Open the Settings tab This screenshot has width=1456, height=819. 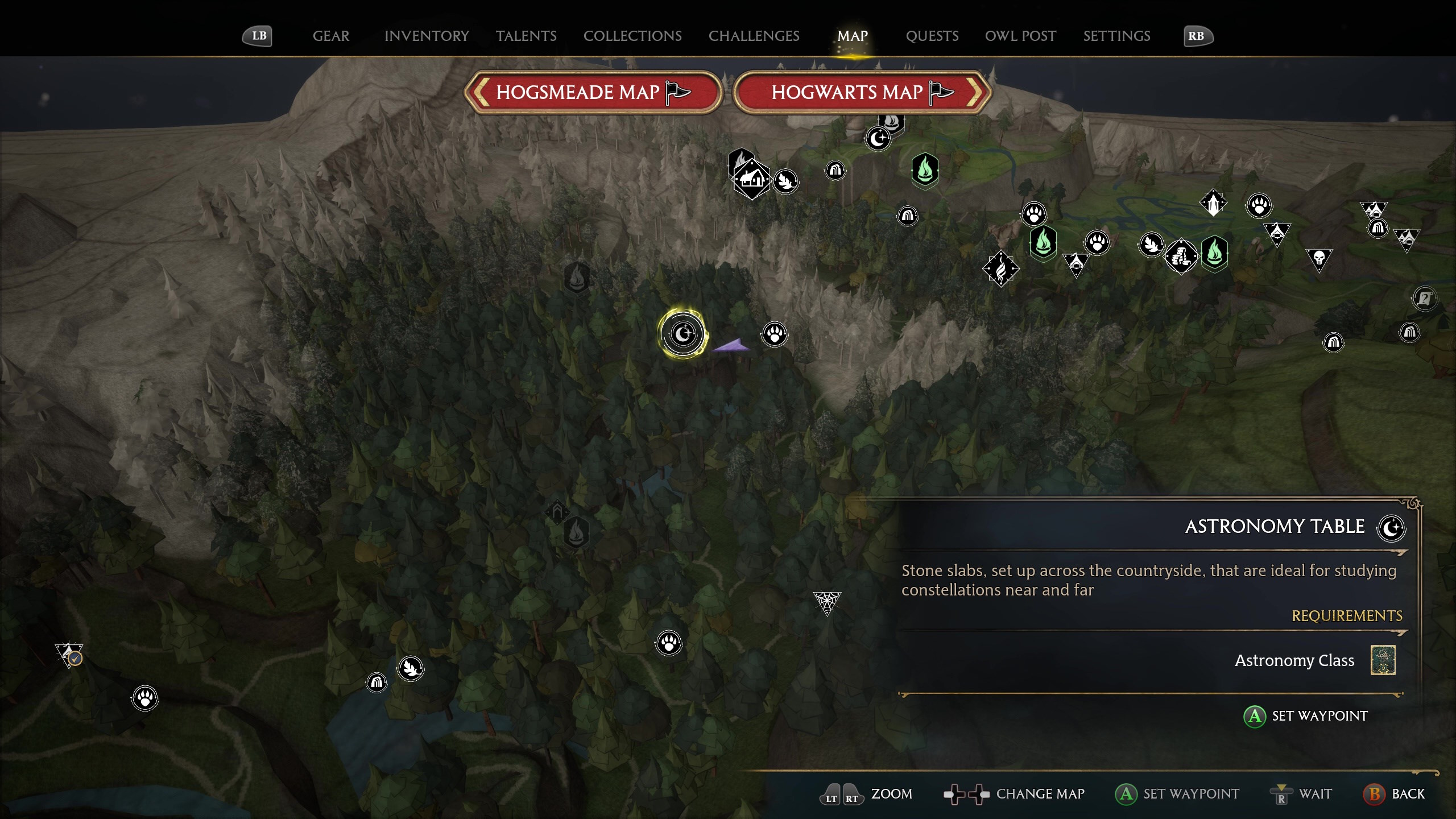coord(1116,36)
